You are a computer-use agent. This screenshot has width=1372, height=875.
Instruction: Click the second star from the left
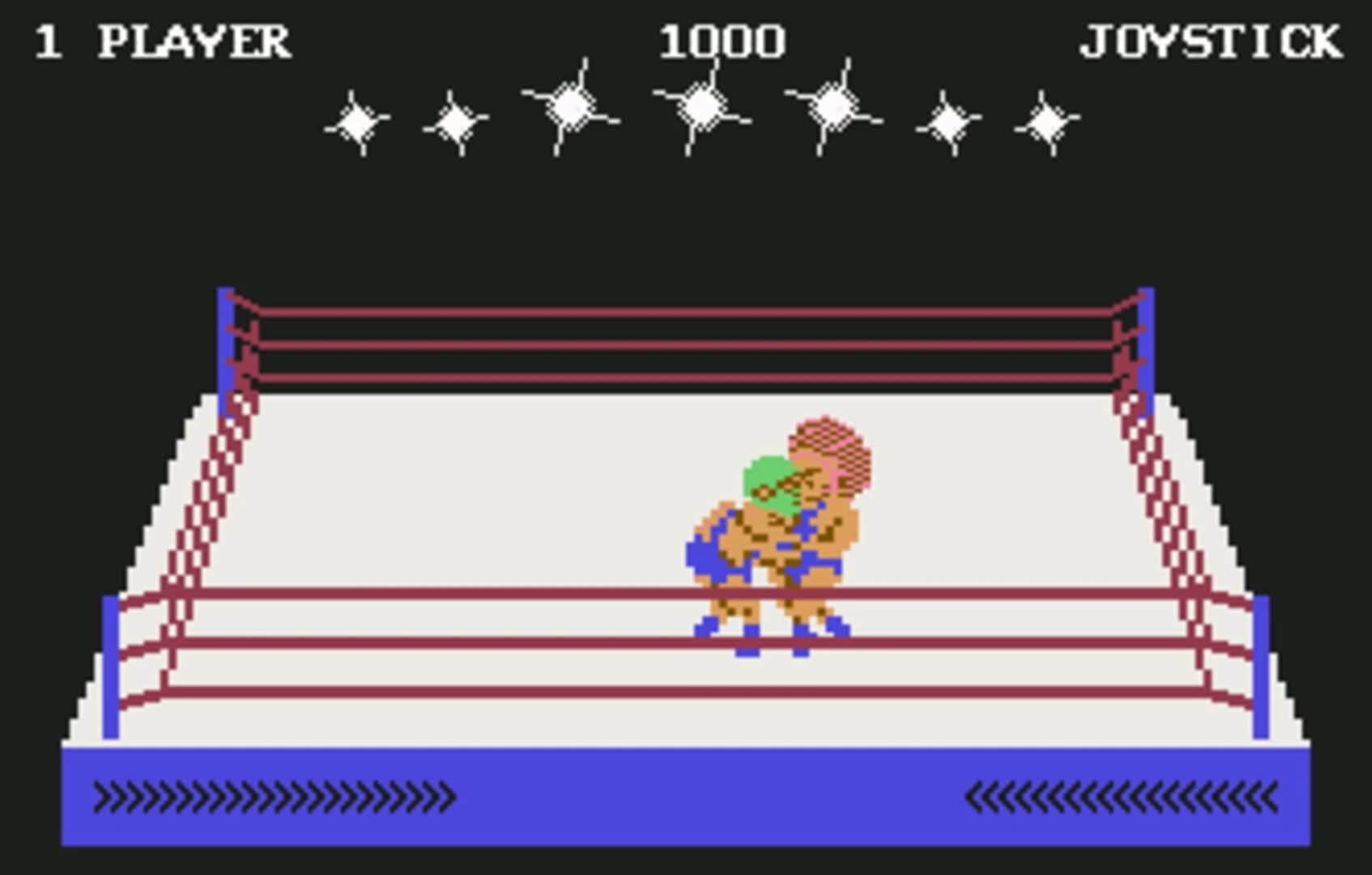(x=458, y=122)
